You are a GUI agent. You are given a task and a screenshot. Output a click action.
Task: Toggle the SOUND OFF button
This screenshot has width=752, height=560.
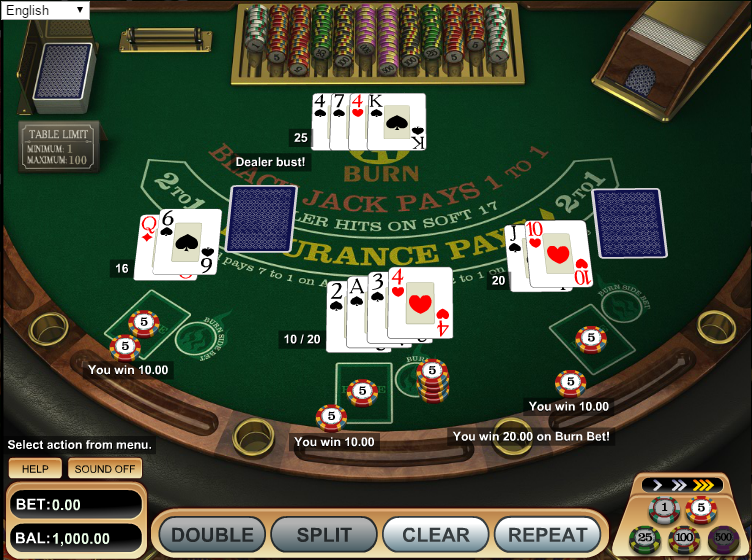point(105,469)
